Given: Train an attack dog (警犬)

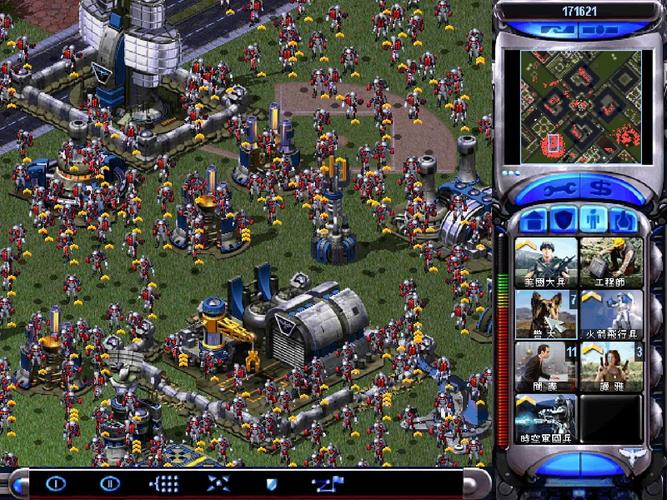Looking at the screenshot, I should pyautogui.click(x=546, y=314).
